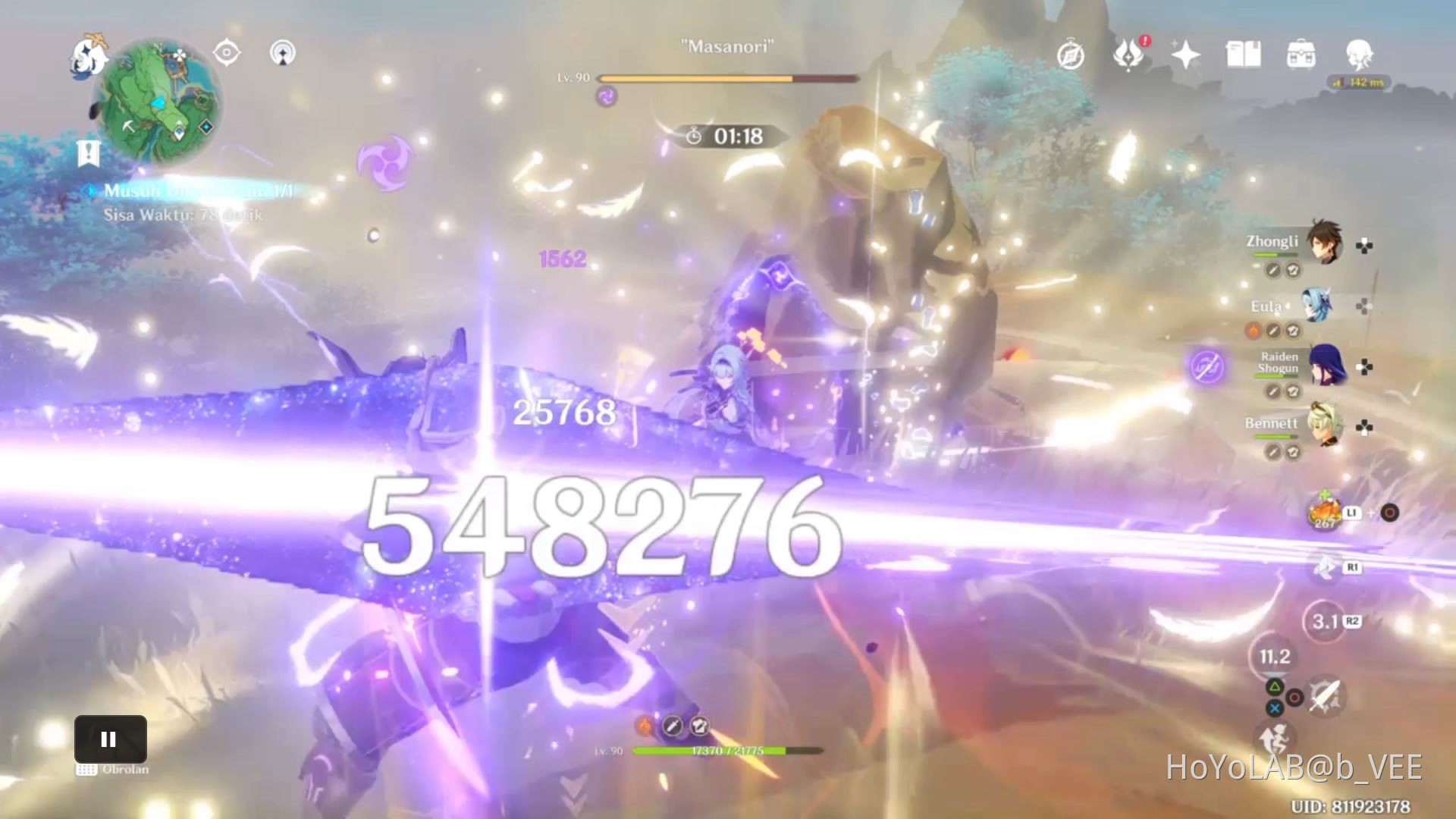Viewport: 1456px width, 819px height.
Task: Click the real-time clock icon near top right
Action: pos(1071,55)
